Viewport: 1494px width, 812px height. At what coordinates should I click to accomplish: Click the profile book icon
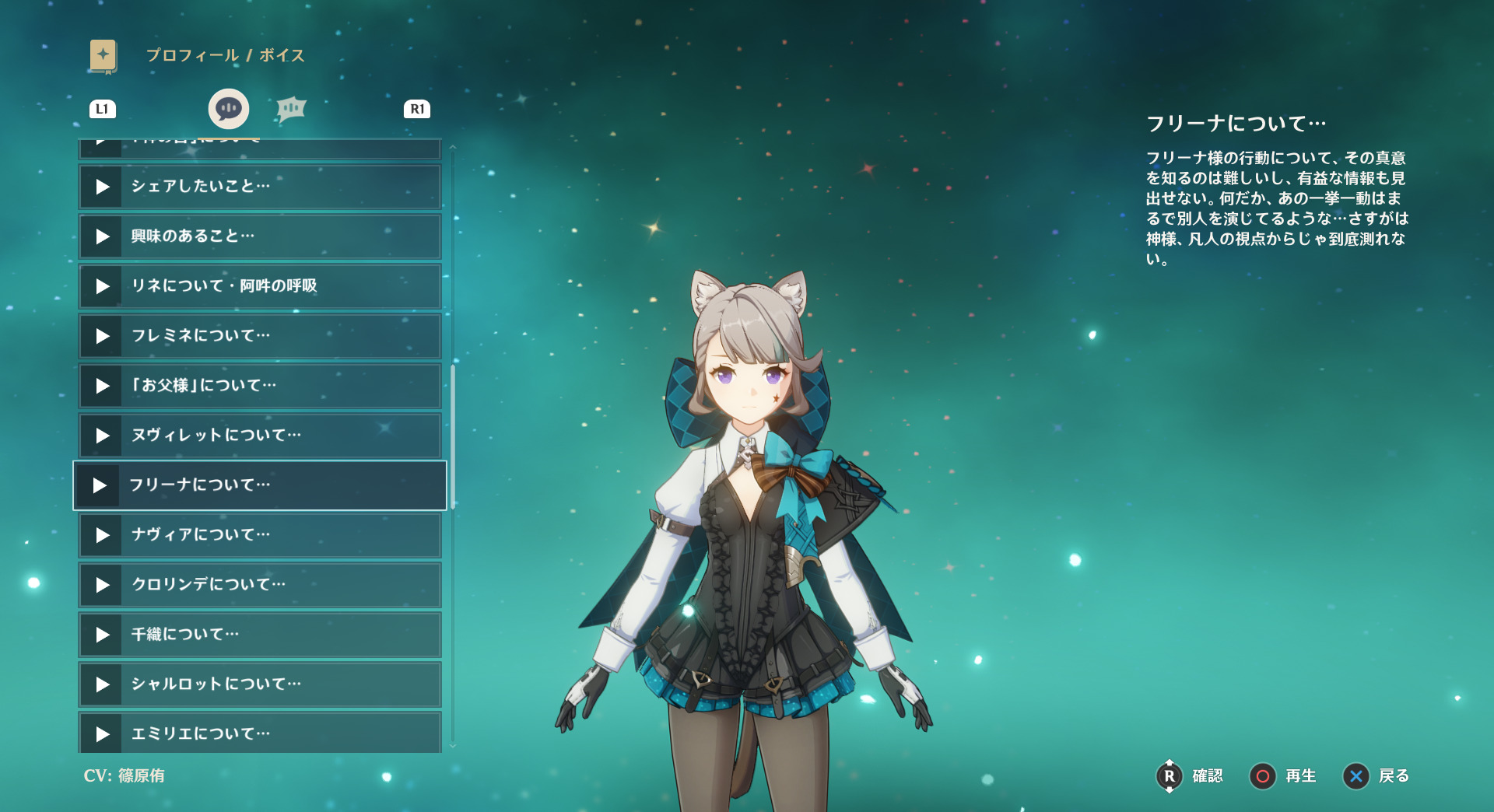coord(103,56)
